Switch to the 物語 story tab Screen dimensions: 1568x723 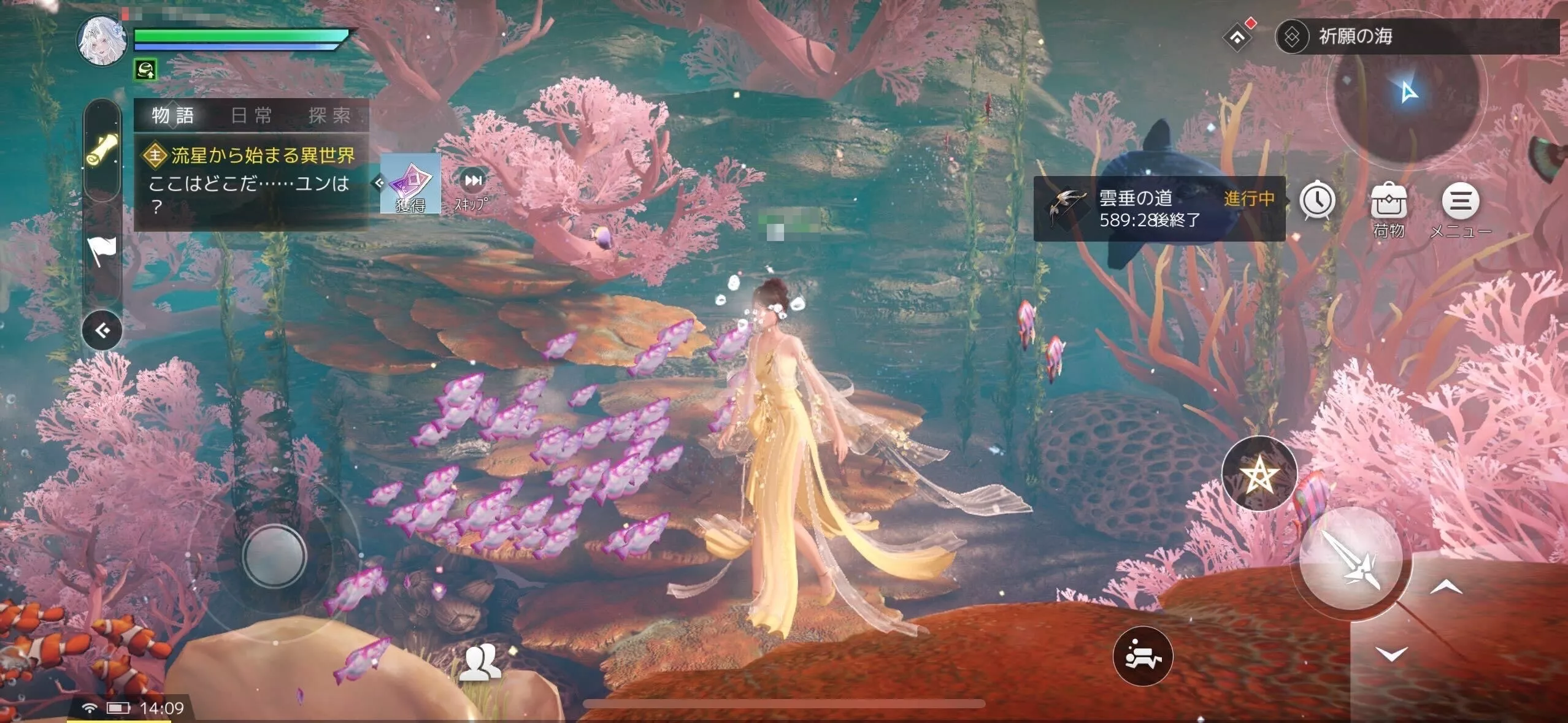coord(173,115)
